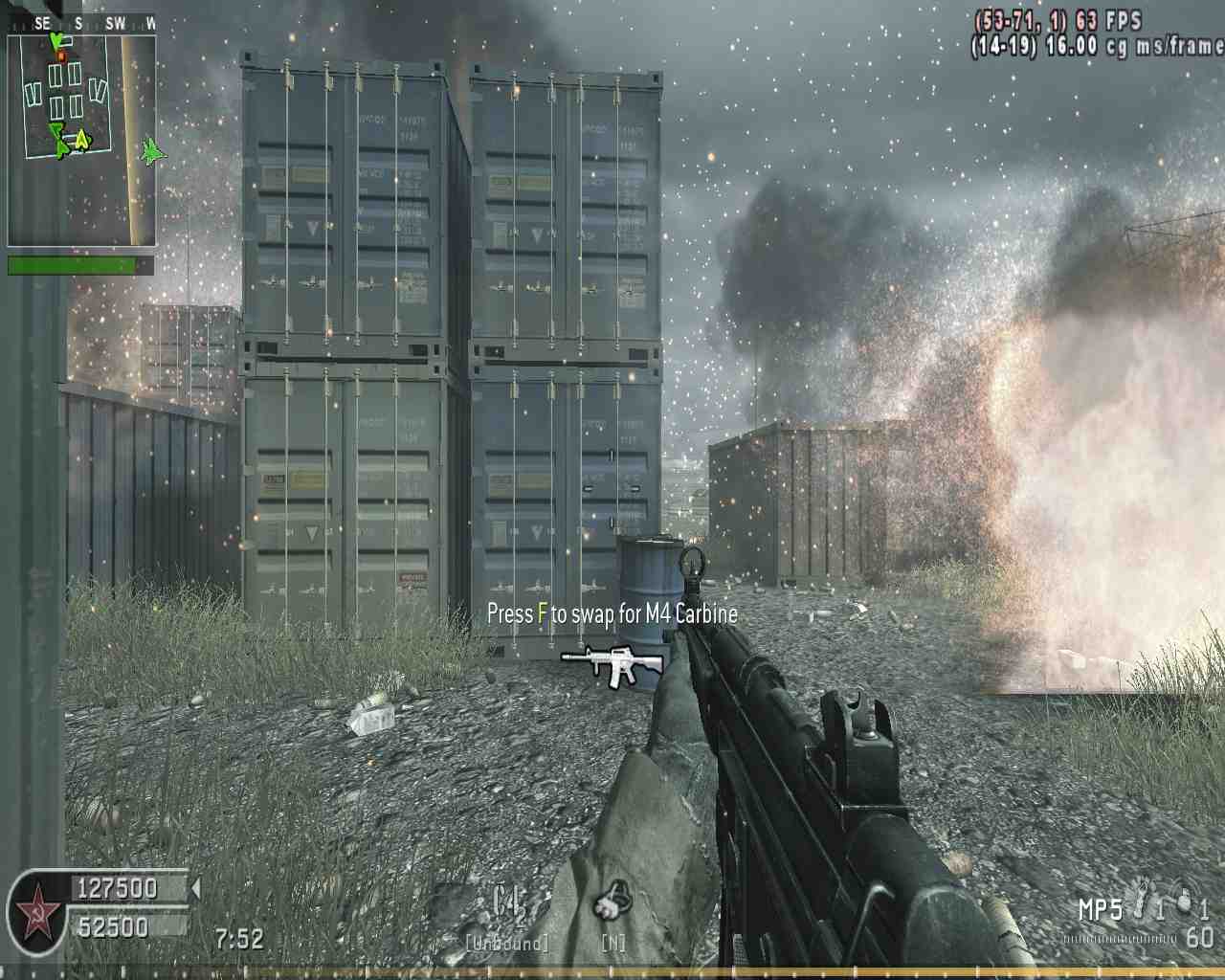Select the white M4 Carbine pickup icon

(612, 661)
